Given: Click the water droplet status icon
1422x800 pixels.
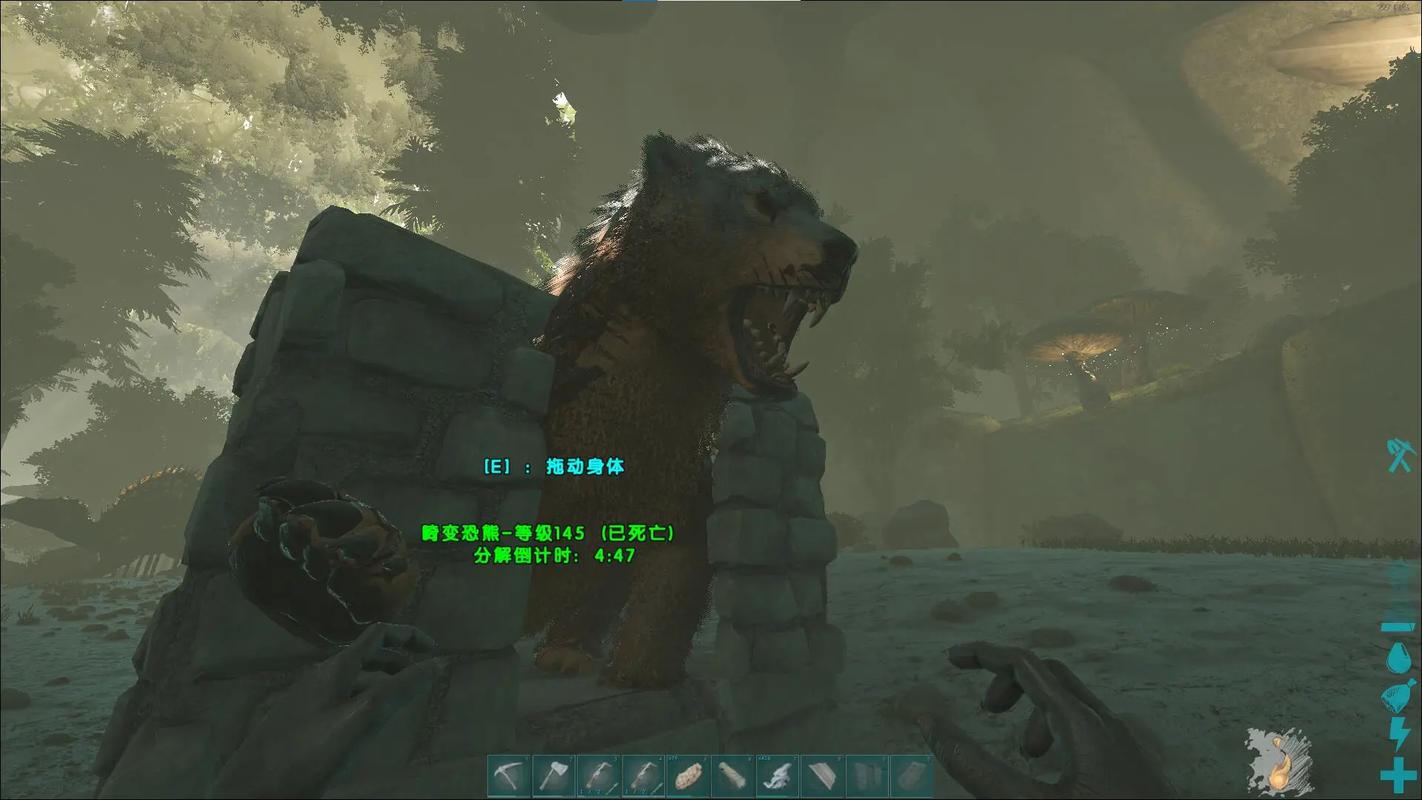Looking at the screenshot, I should (x=1398, y=658).
